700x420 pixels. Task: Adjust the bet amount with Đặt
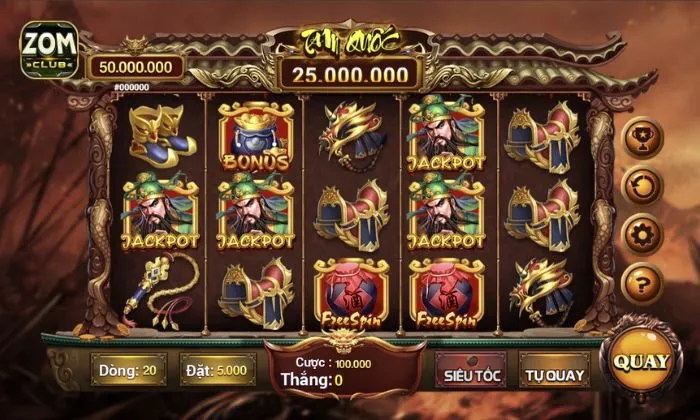[x=213, y=370]
